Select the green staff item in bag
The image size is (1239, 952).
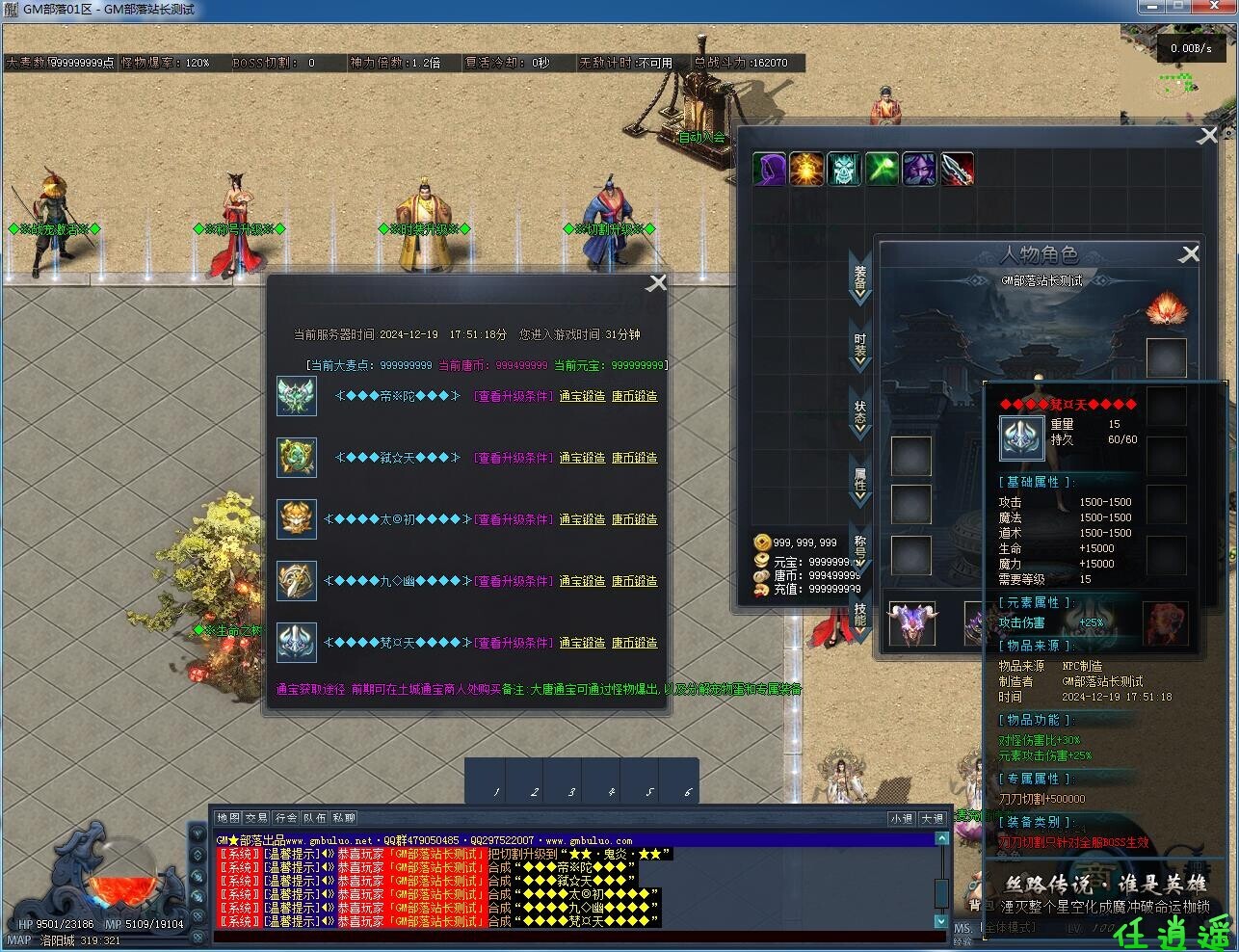[882, 170]
